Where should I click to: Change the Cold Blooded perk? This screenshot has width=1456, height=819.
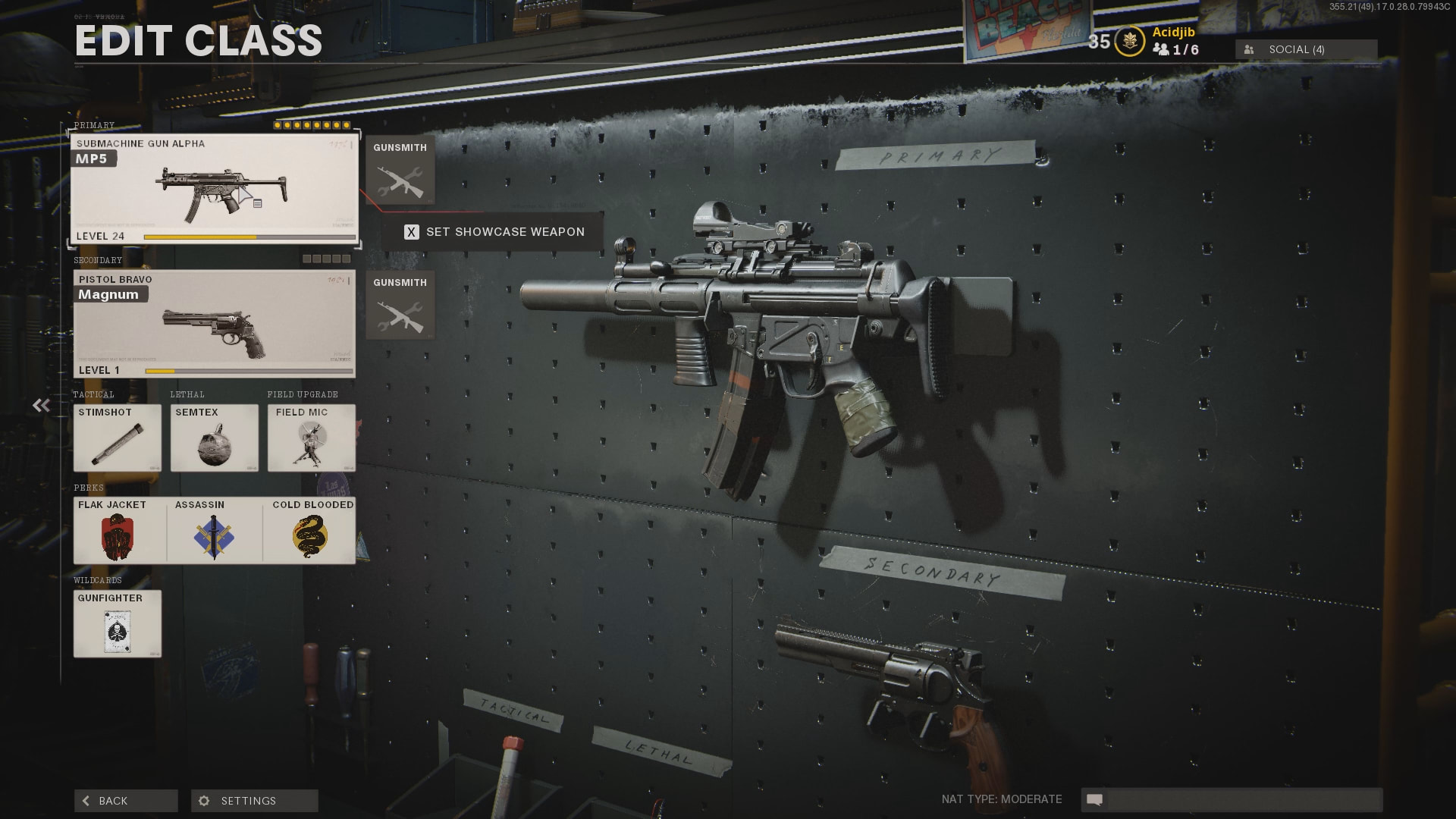pos(309,530)
